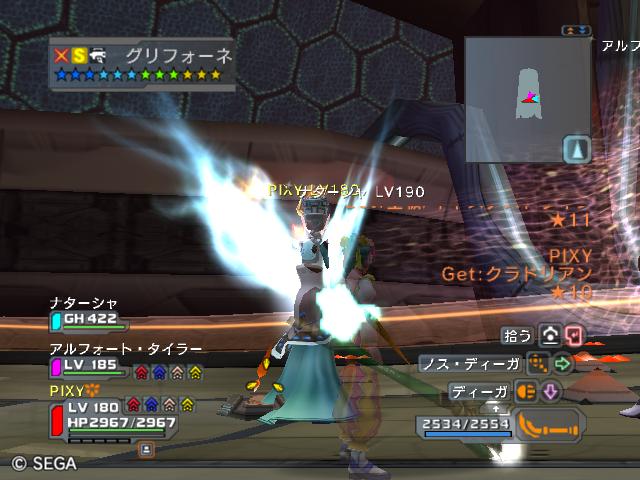640x480 pixels.
Task: Activate the ノス・ディーガ technic
Action: [539, 364]
